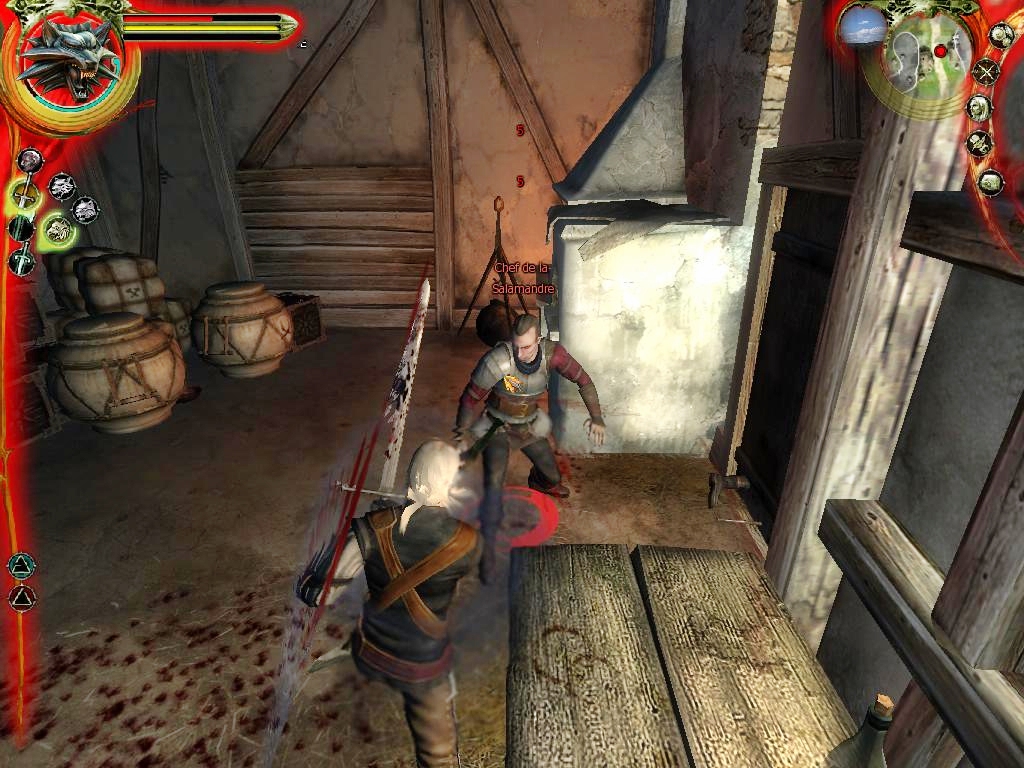Select the highlighted steel sword slot

23,194
